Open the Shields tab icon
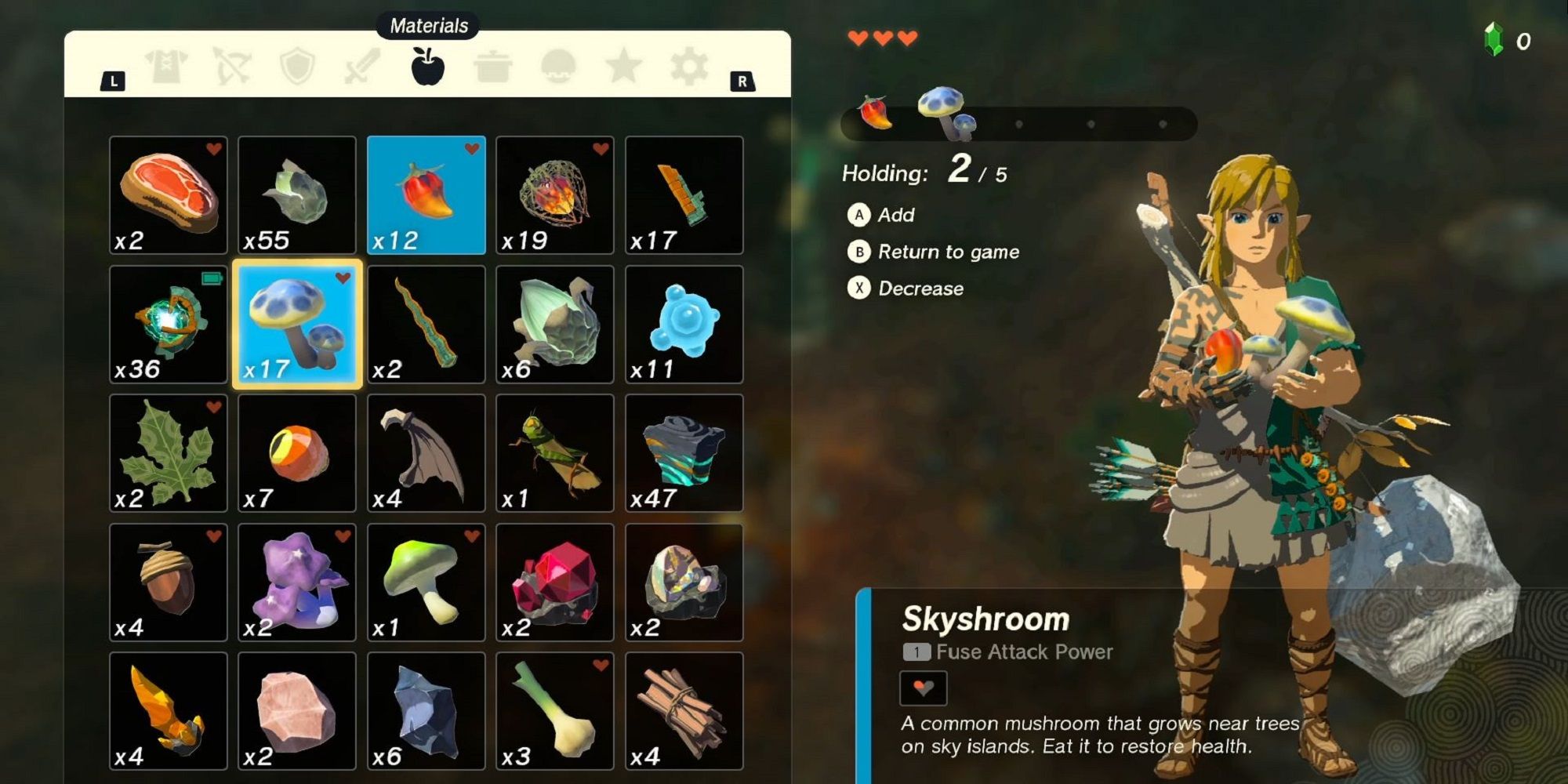 click(x=296, y=67)
